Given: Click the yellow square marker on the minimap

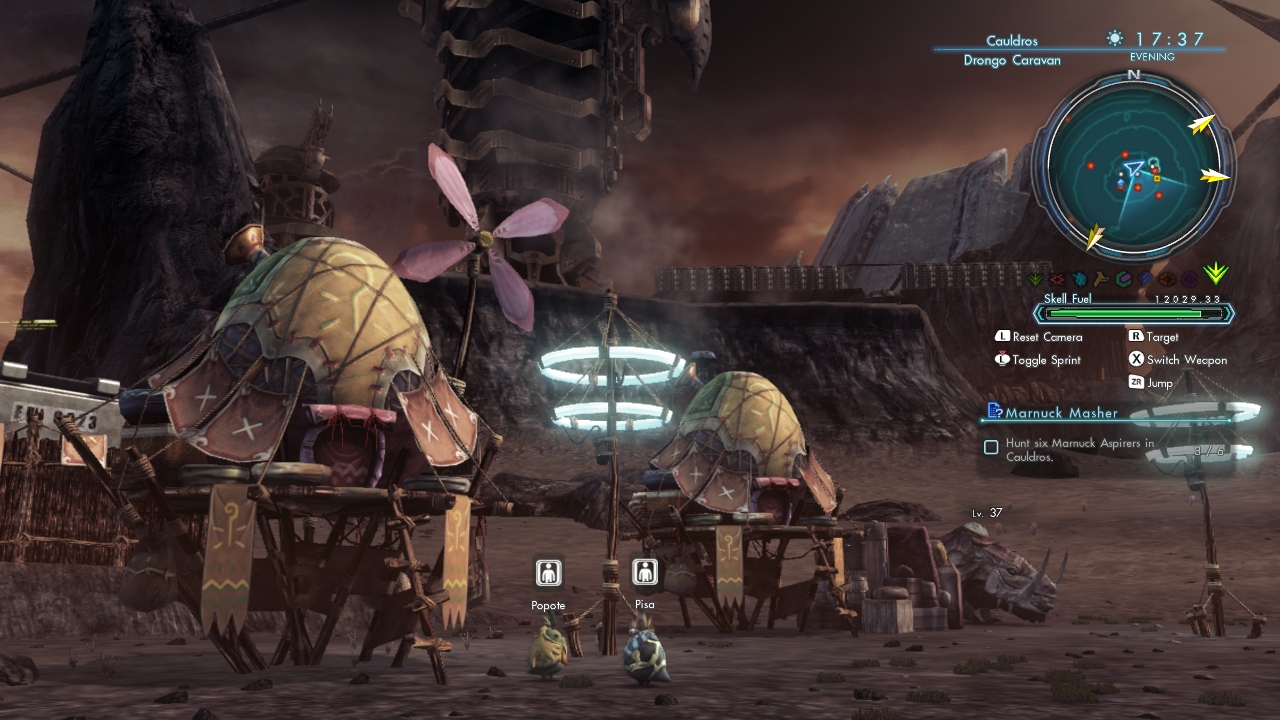Looking at the screenshot, I should [x=1157, y=178].
